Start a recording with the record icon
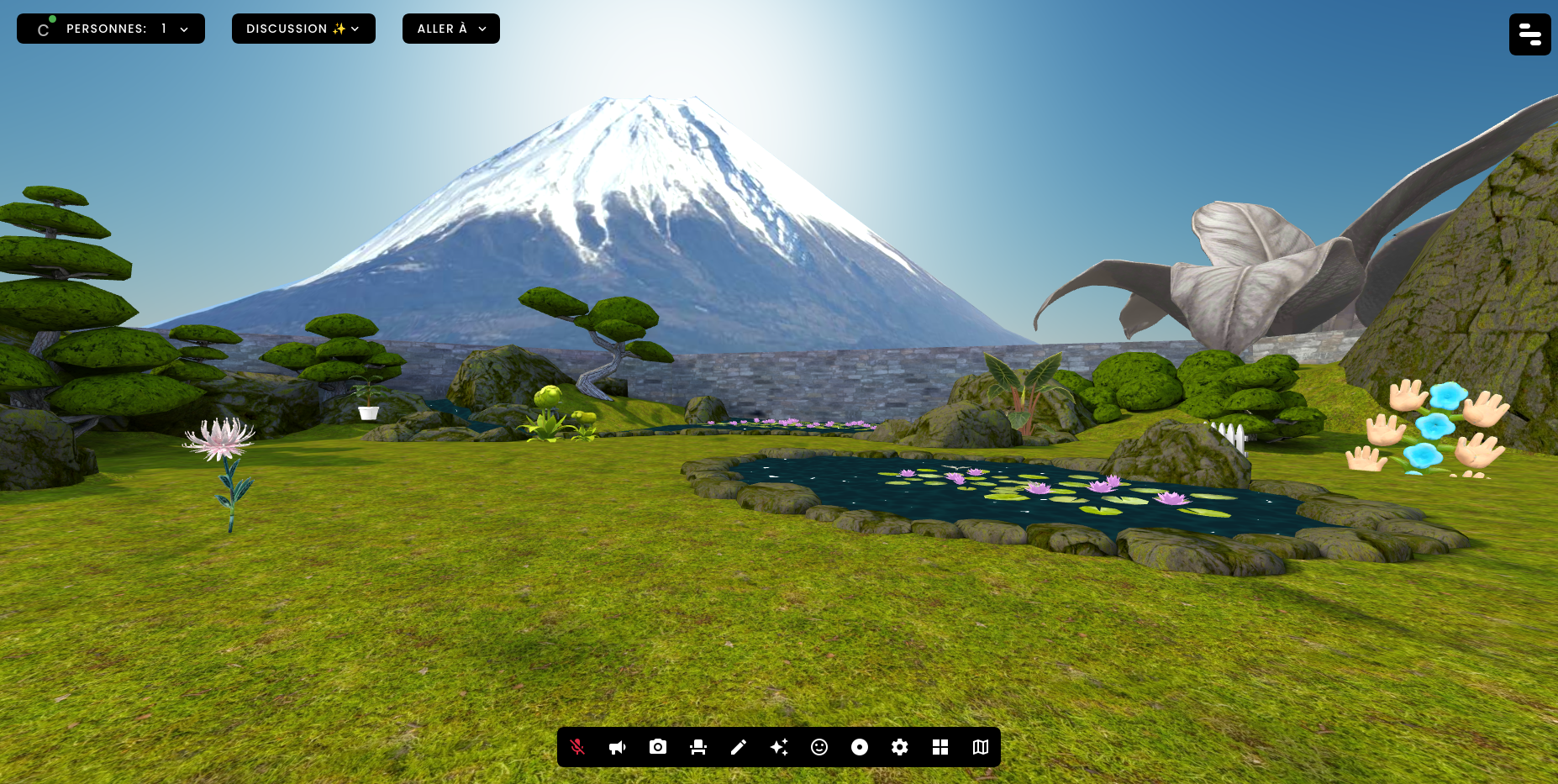 (860, 747)
